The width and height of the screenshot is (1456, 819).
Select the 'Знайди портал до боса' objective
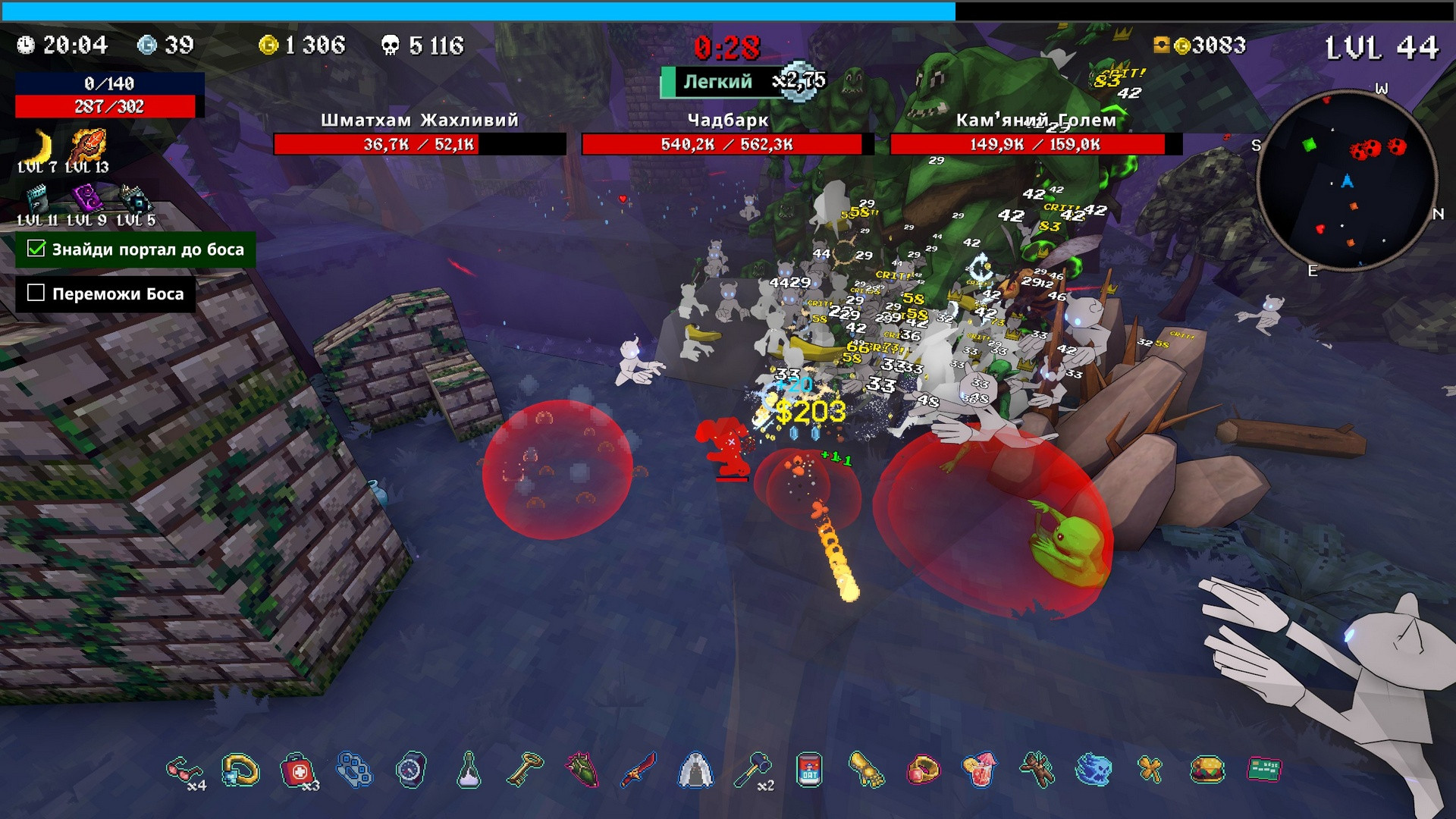(x=136, y=249)
